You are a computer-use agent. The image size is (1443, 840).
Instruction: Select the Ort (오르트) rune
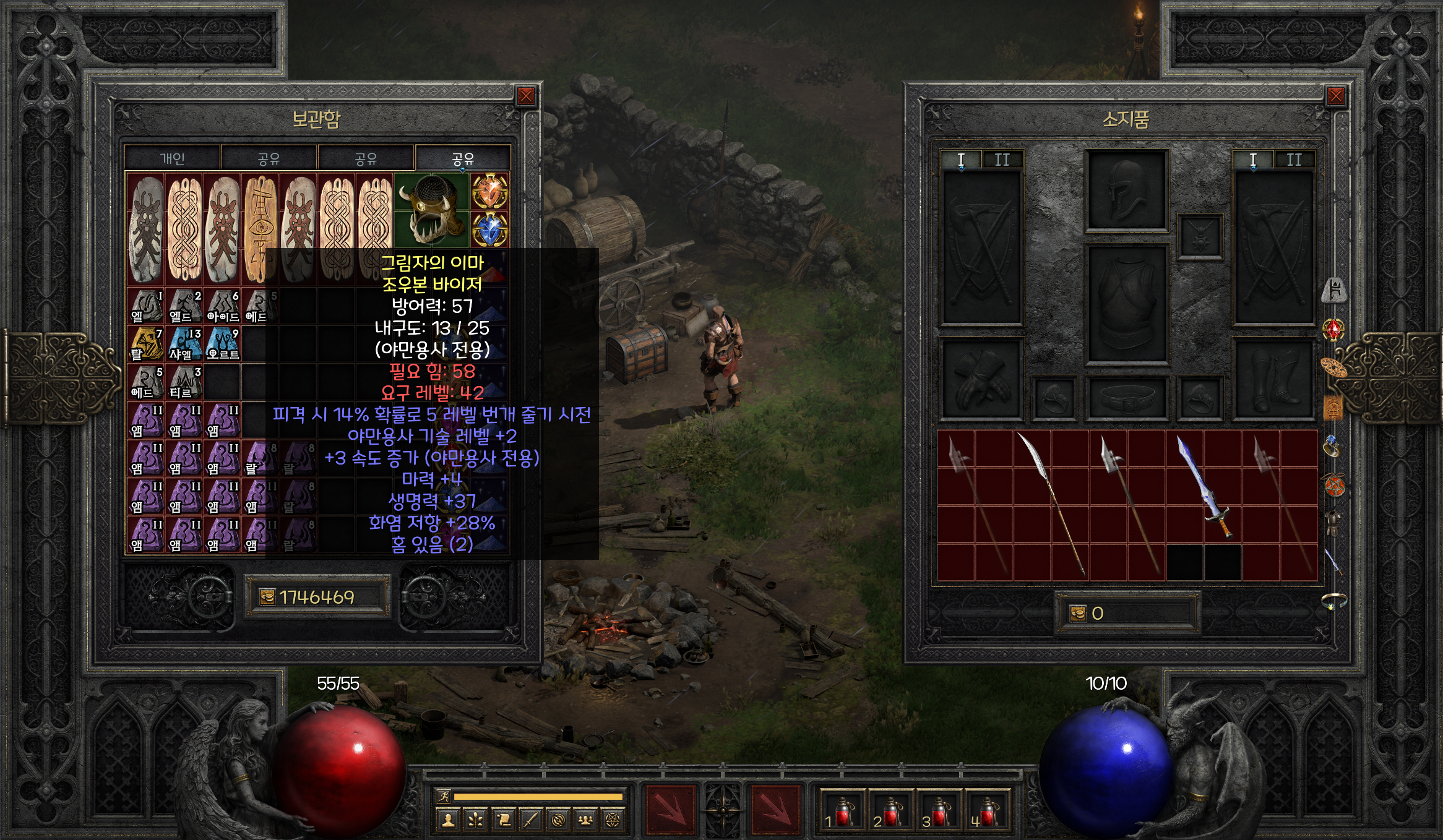223,343
